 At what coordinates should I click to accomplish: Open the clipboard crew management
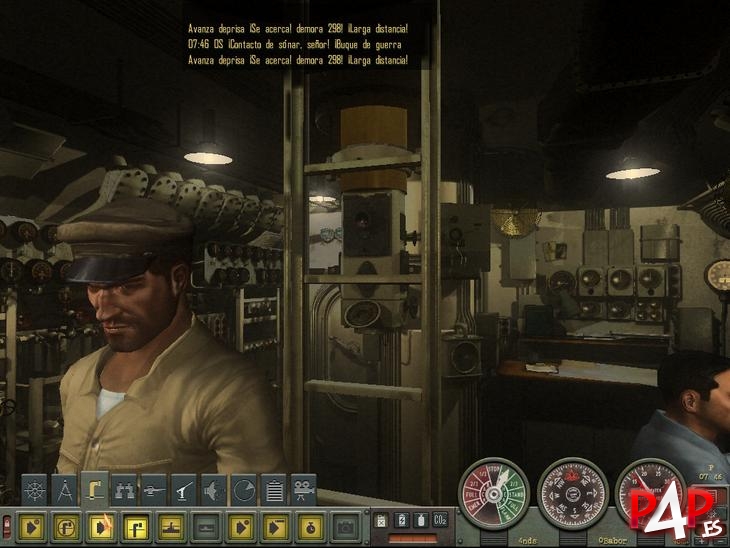[274, 490]
